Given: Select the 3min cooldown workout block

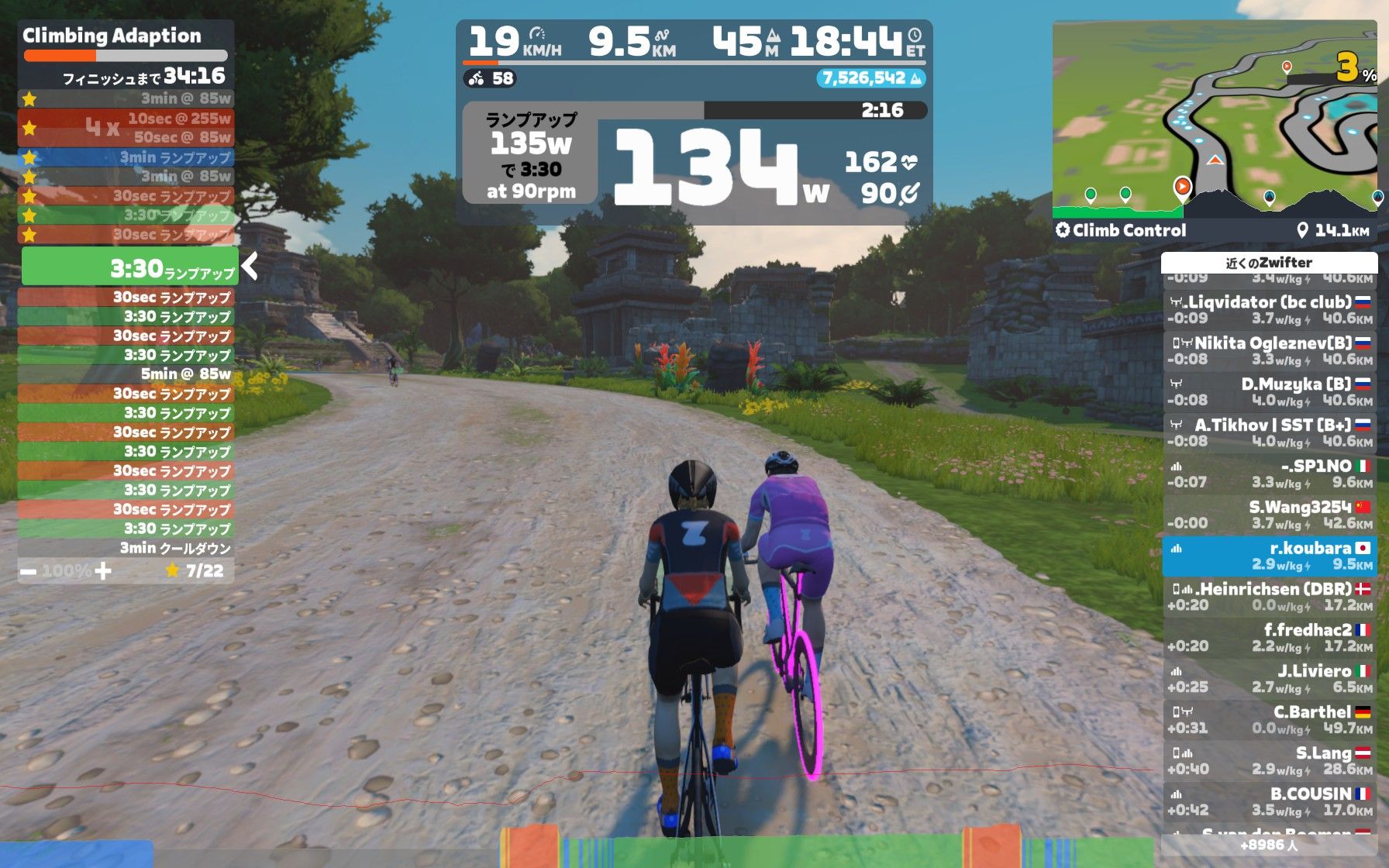Looking at the screenshot, I should point(126,548).
